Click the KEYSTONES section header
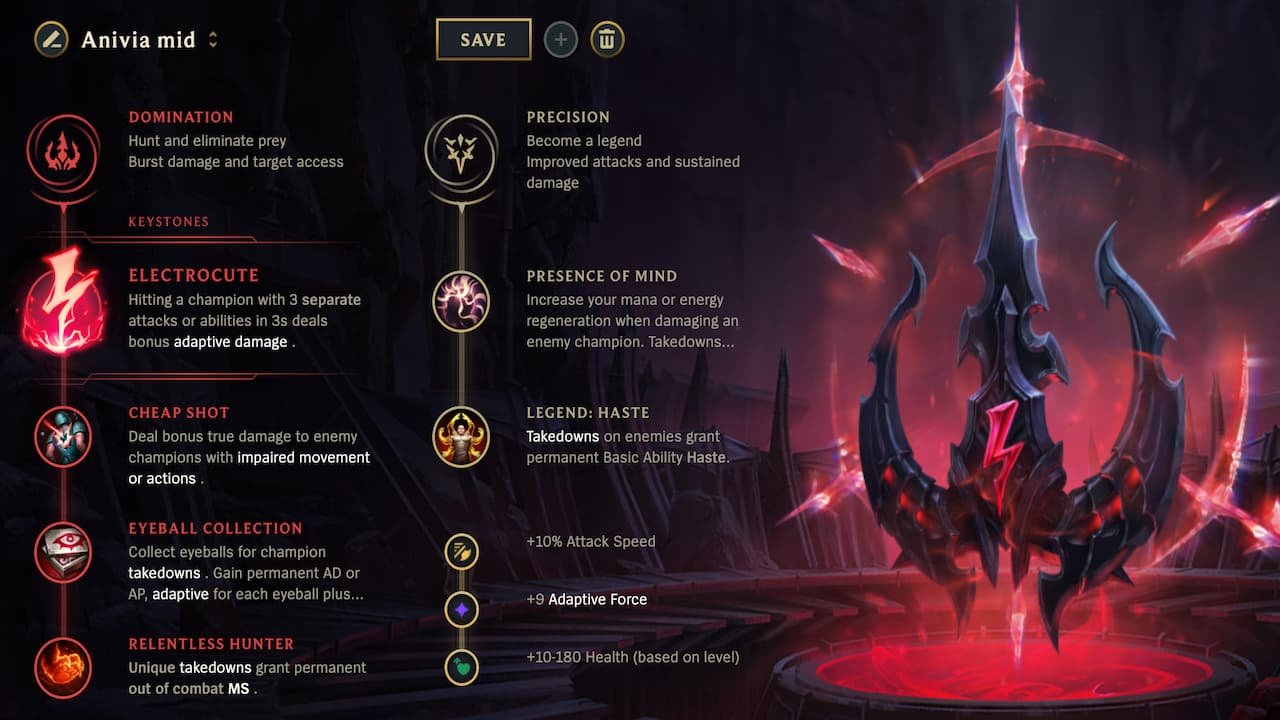 (168, 221)
